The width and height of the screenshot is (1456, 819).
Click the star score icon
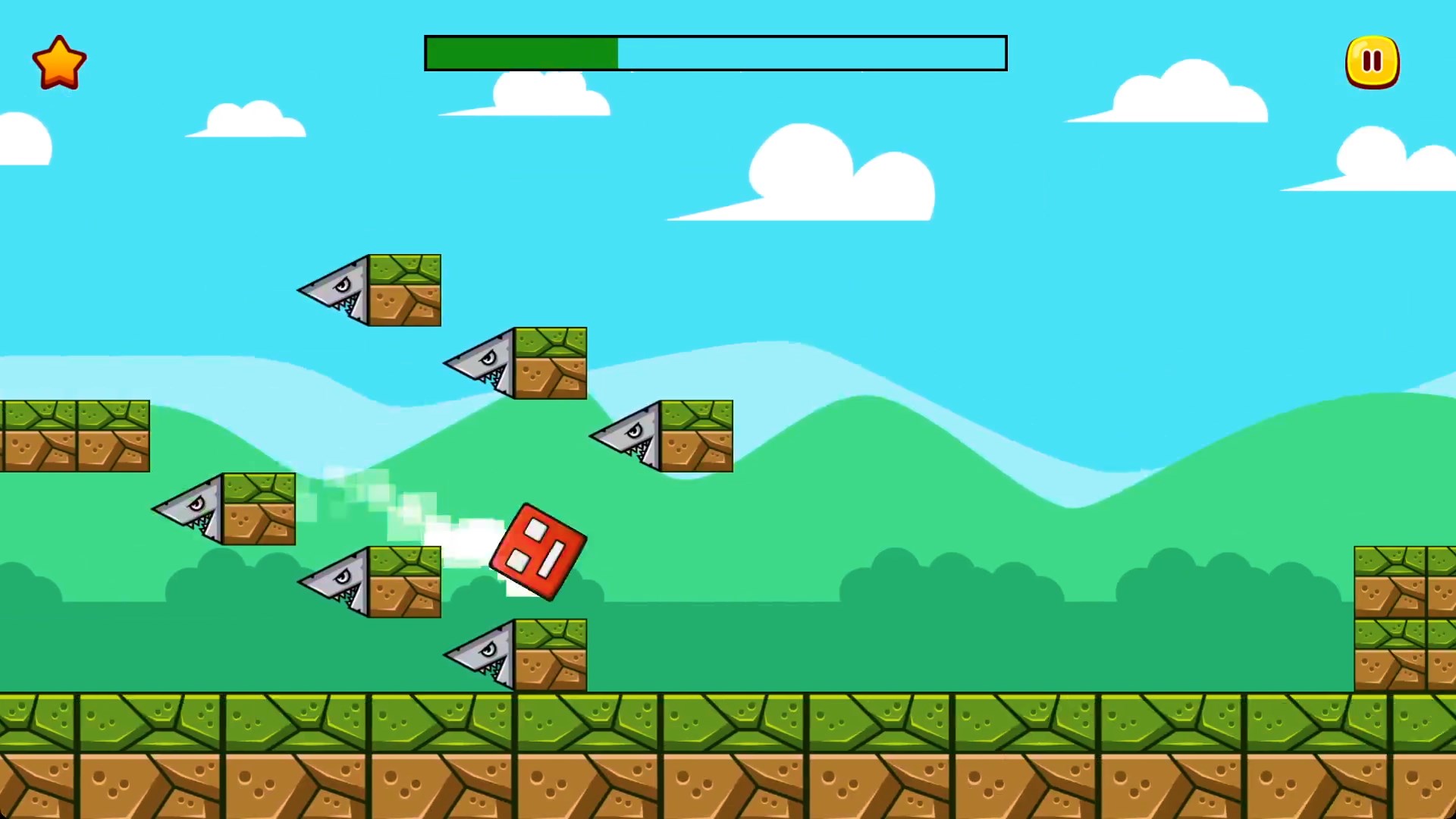click(x=59, y=61)
